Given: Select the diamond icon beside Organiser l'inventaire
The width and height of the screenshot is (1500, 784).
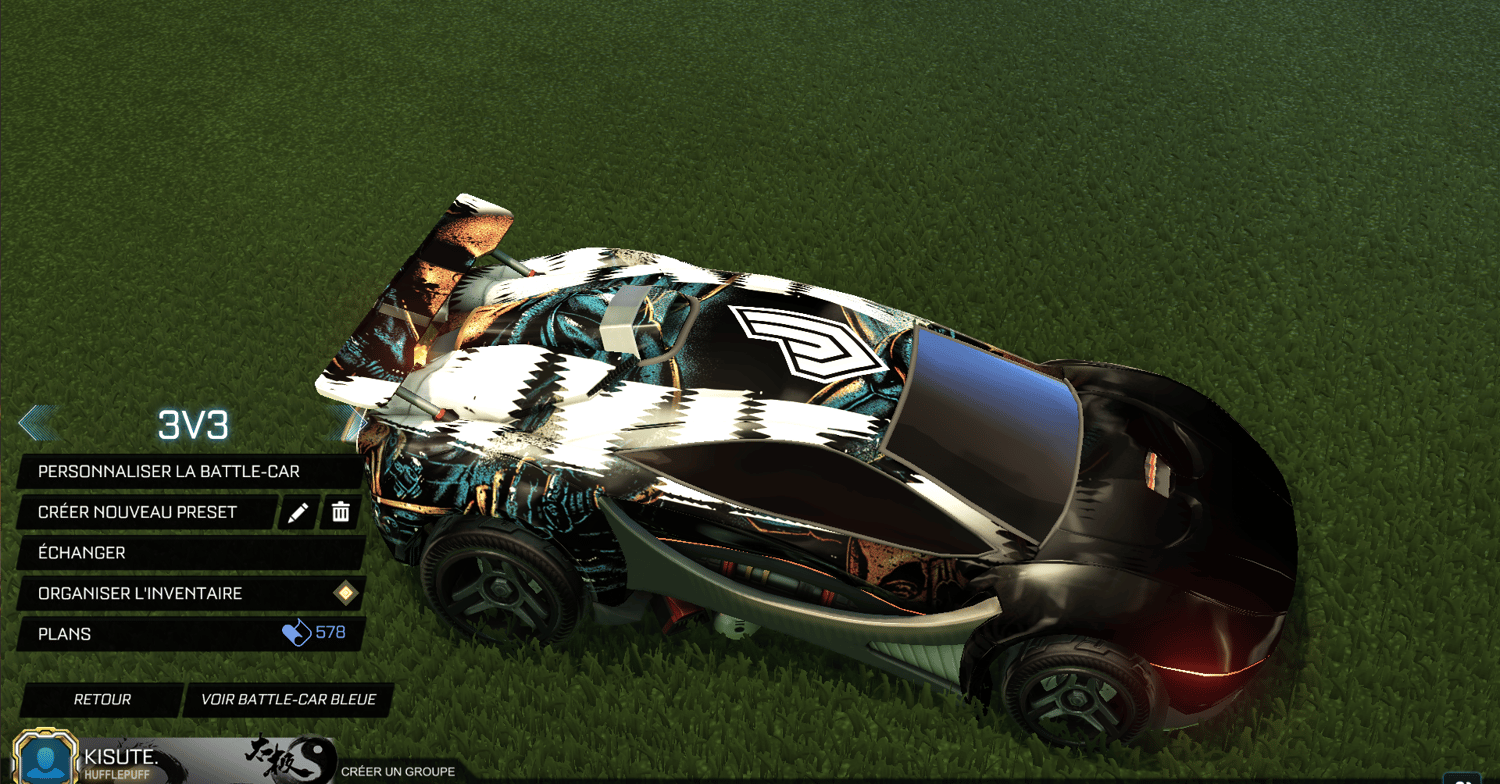Looking at the screenshot, I should point(343,593).
